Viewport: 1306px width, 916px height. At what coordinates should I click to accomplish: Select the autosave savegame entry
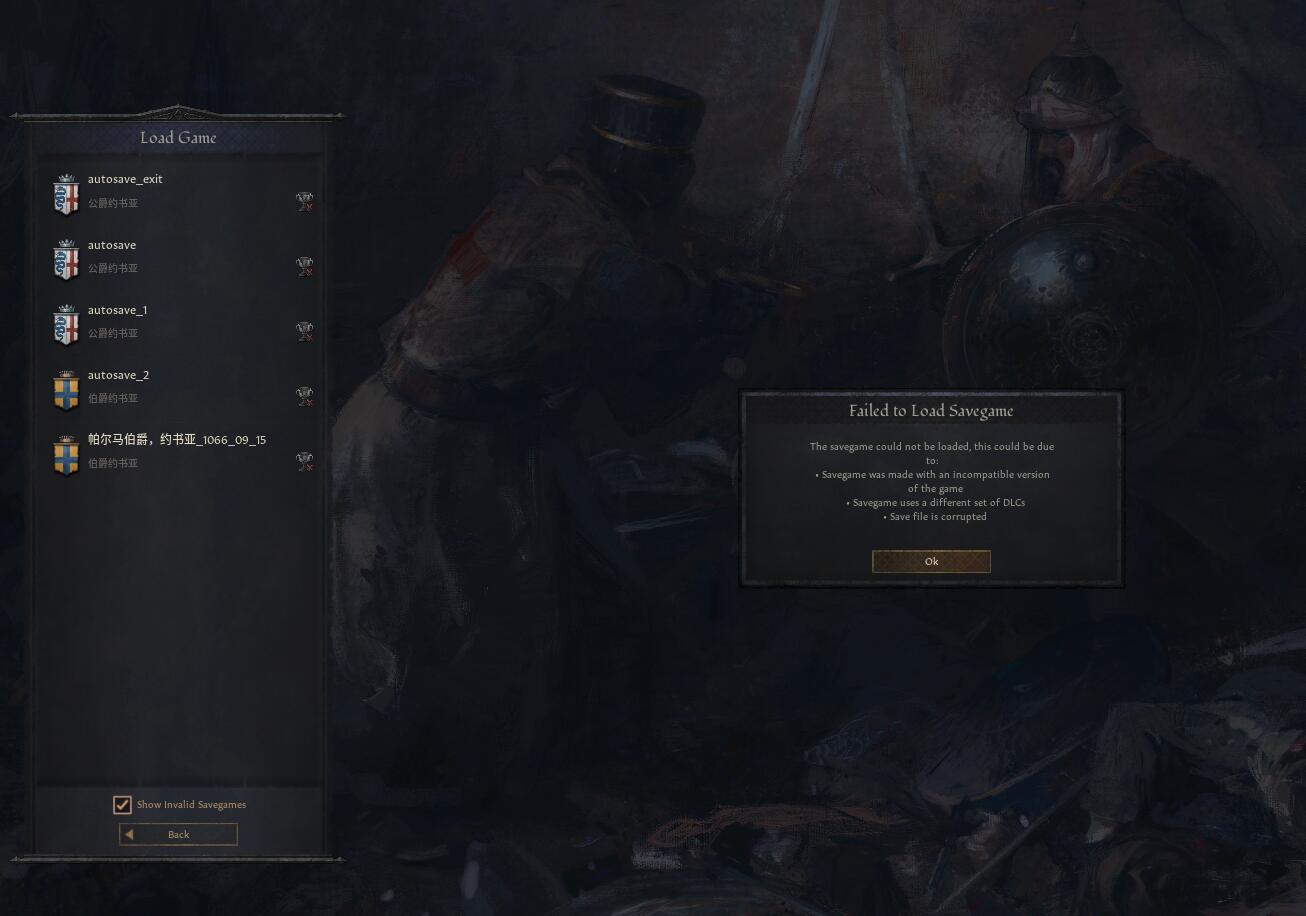180,255
